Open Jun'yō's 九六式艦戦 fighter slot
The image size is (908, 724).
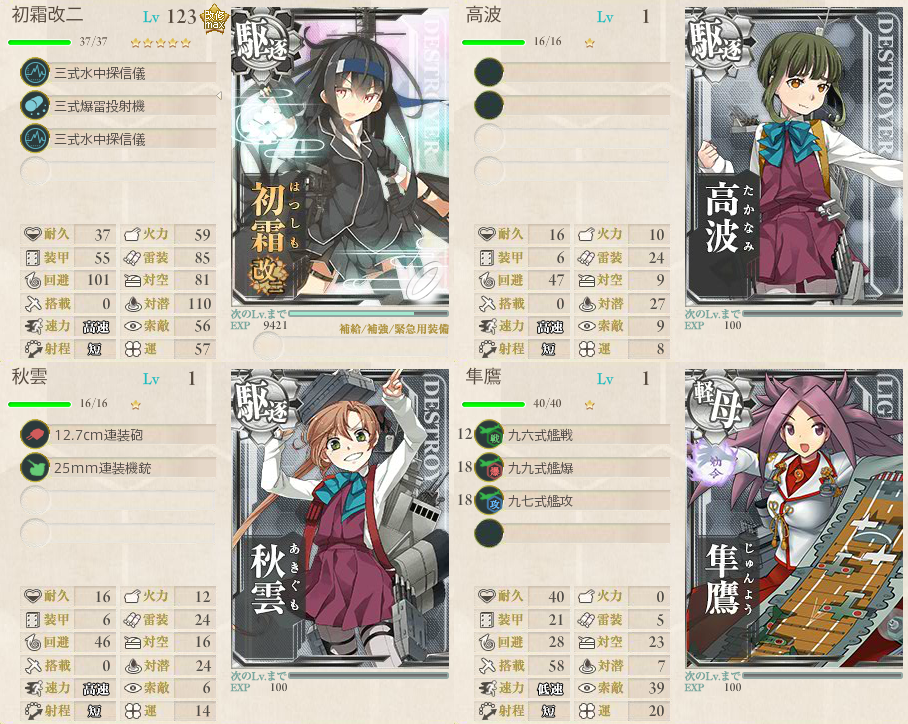point(572,435)
